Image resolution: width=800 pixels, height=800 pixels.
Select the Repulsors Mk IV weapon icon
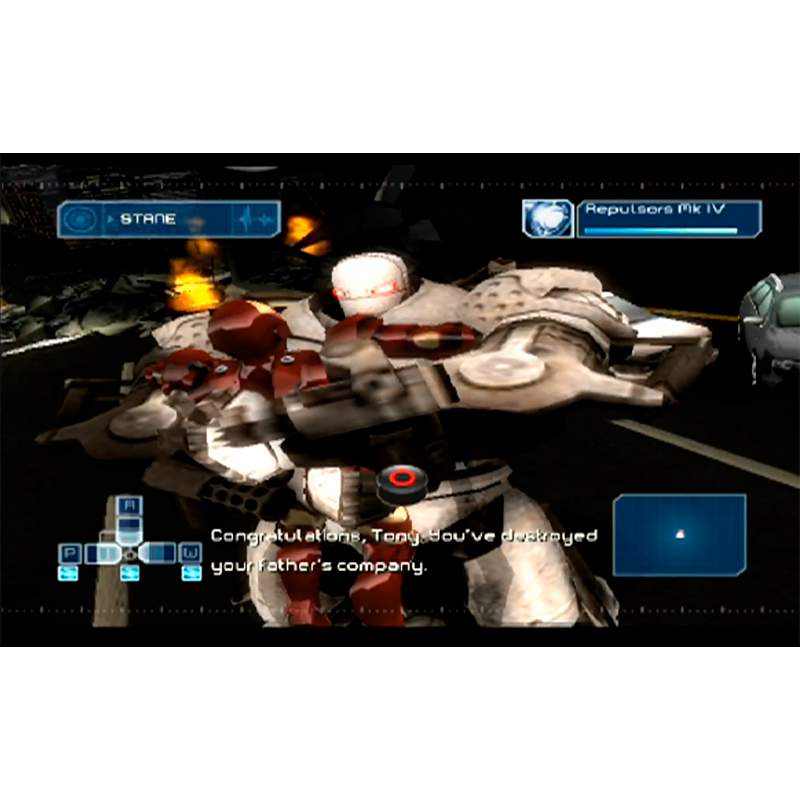(547, 219)
